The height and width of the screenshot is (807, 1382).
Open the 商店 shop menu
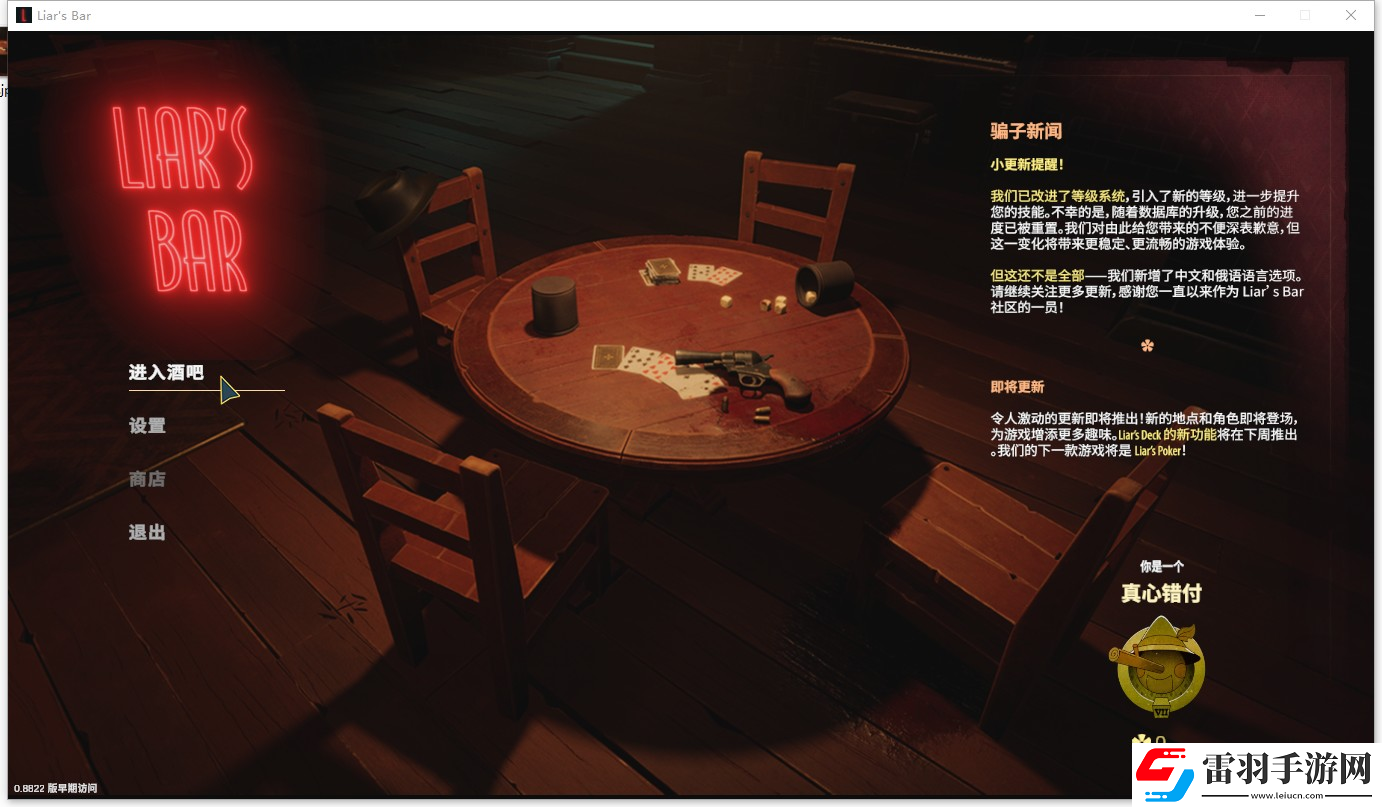pos(147,478)
